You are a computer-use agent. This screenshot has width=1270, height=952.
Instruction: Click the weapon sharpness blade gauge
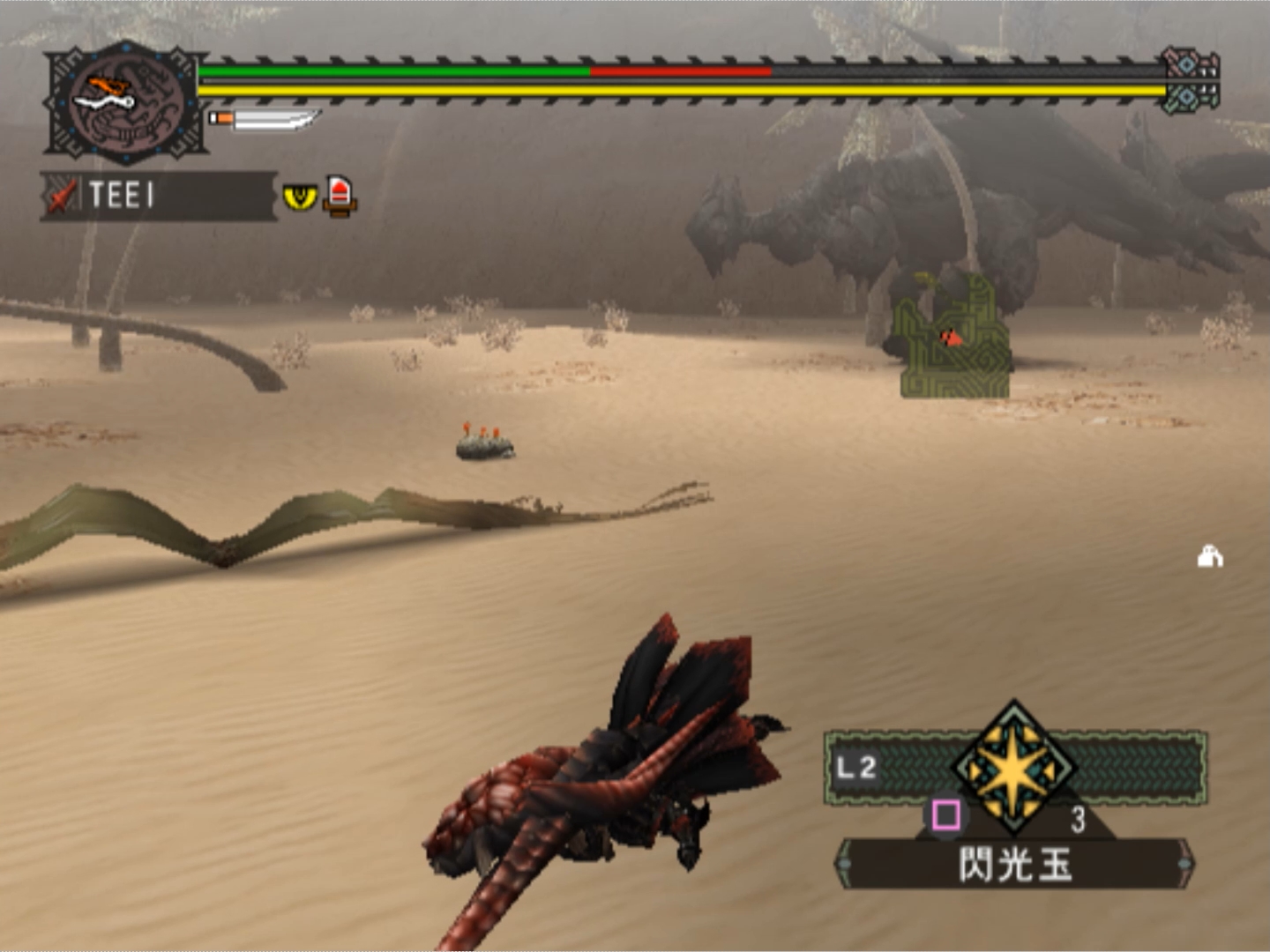click(x=265, y=119)
